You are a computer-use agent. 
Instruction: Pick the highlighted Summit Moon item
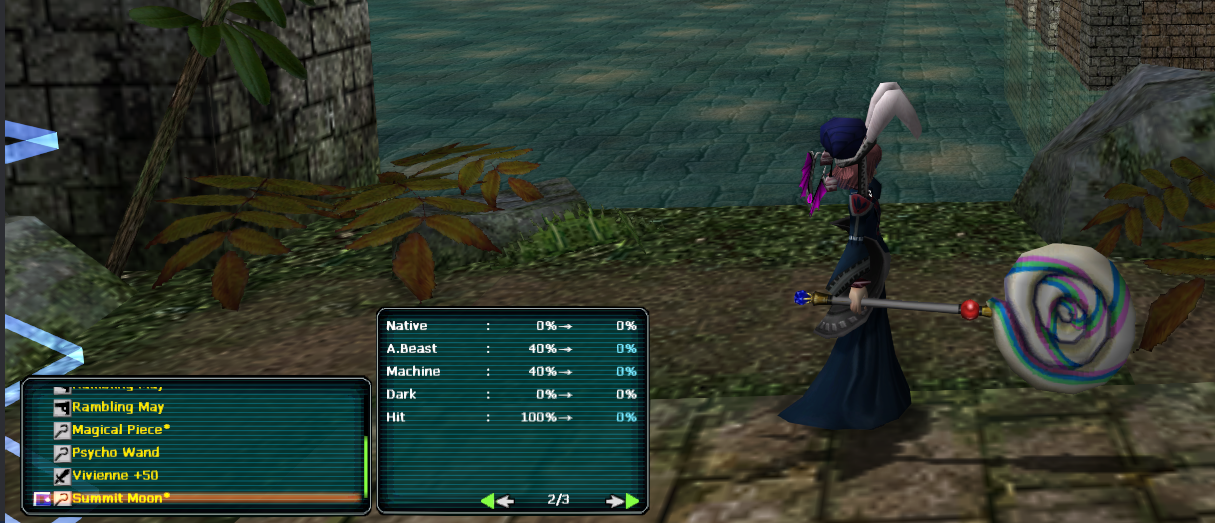118,498
